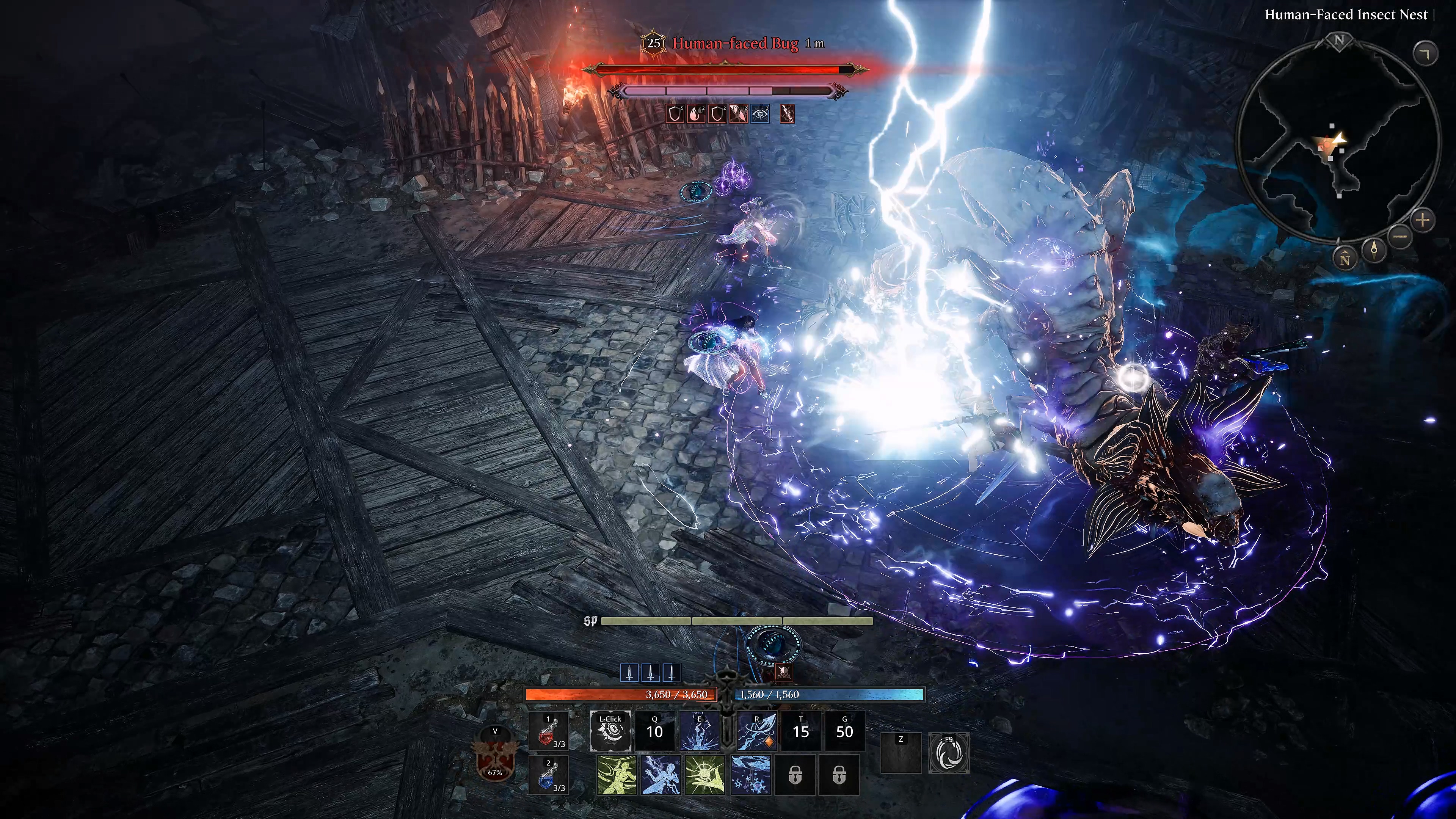This screenshot has width=1456, height=819.
Task: Activate the G skill showing 50
Action: click(x=844, y=731)
